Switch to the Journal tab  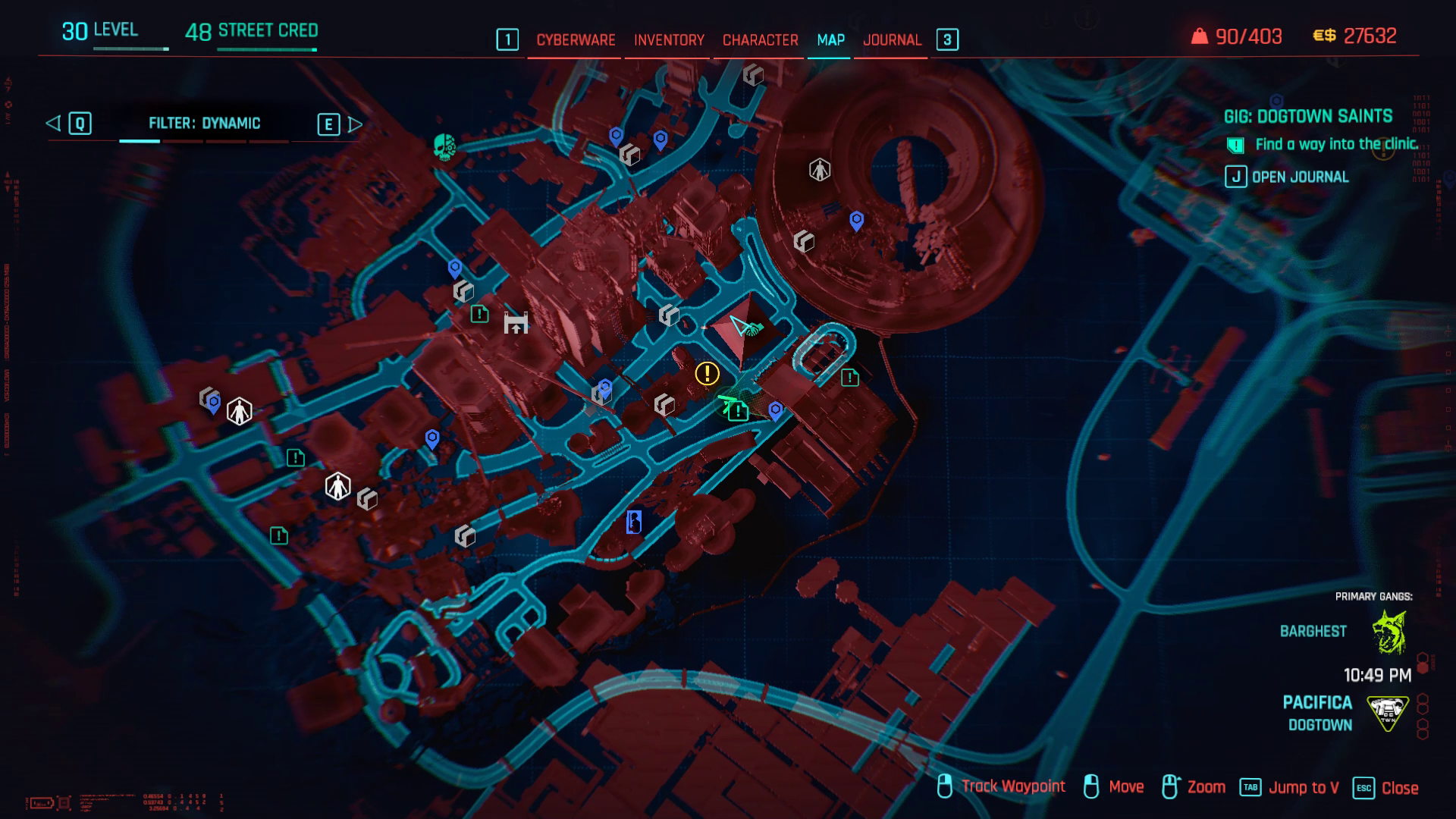pyautogui.click(x=891, y=39)
